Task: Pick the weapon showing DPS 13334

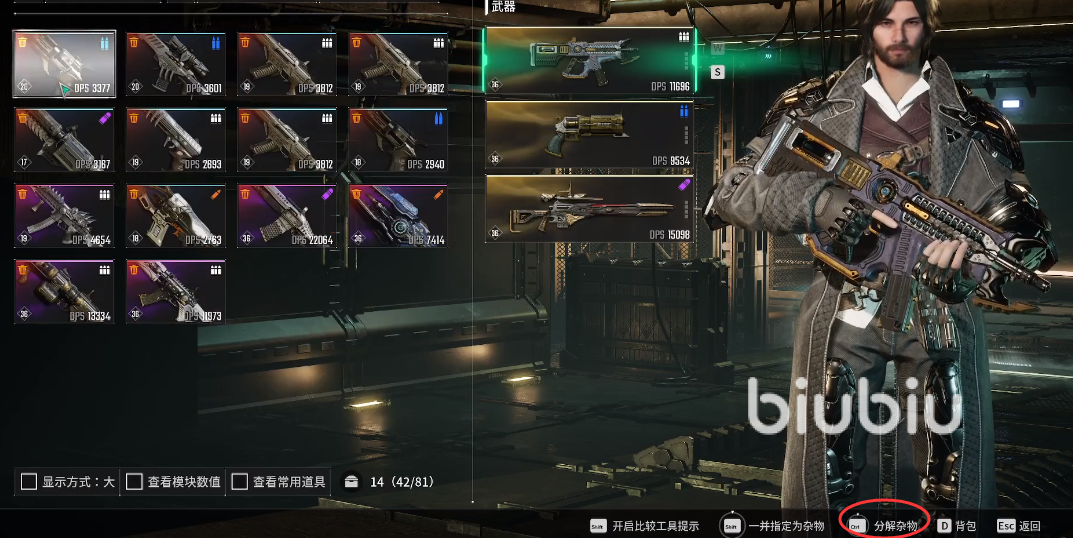Action: pyautogui.click(x=64, y=290)
